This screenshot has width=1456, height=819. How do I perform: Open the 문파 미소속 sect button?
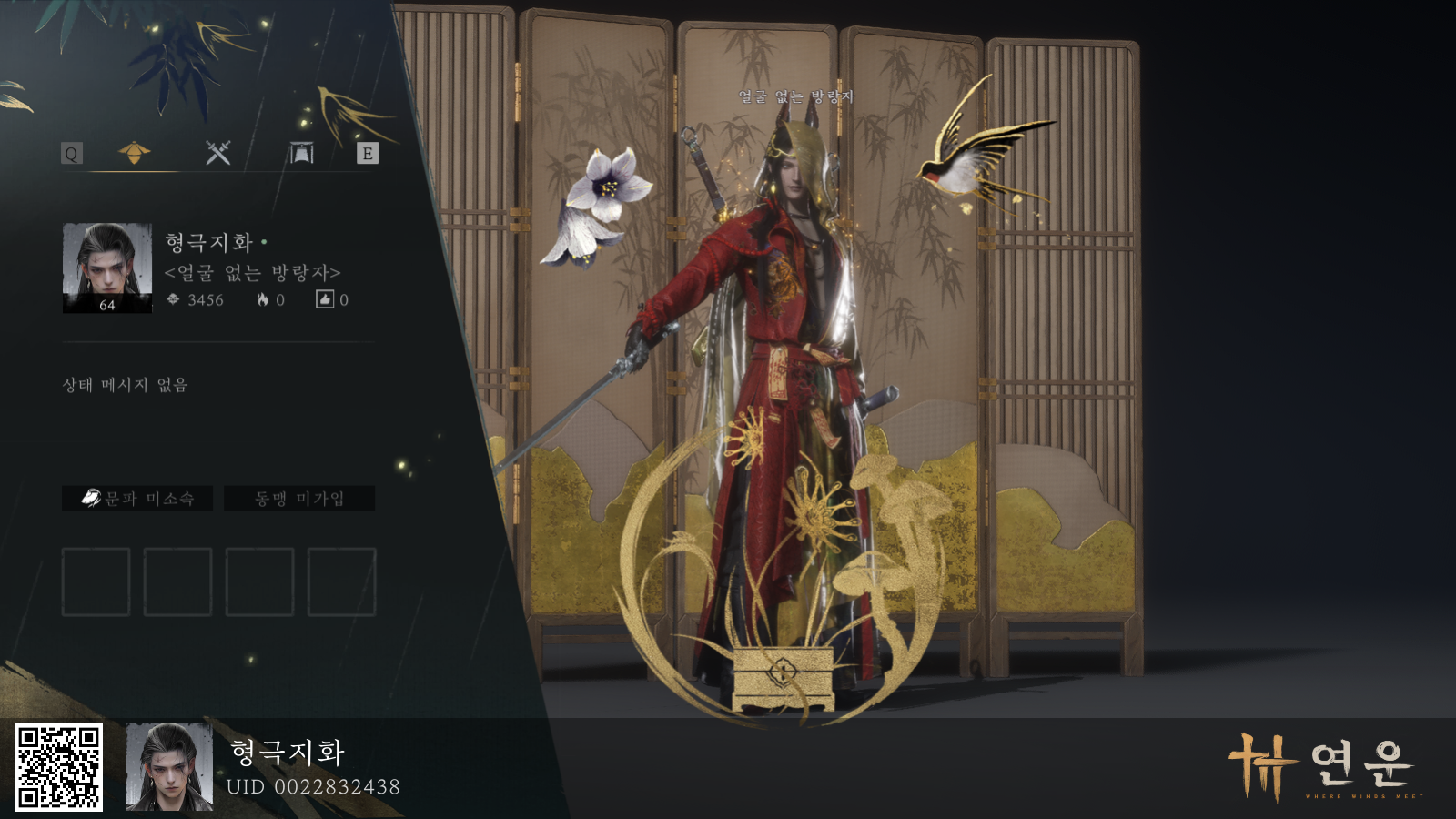point(137,499)
